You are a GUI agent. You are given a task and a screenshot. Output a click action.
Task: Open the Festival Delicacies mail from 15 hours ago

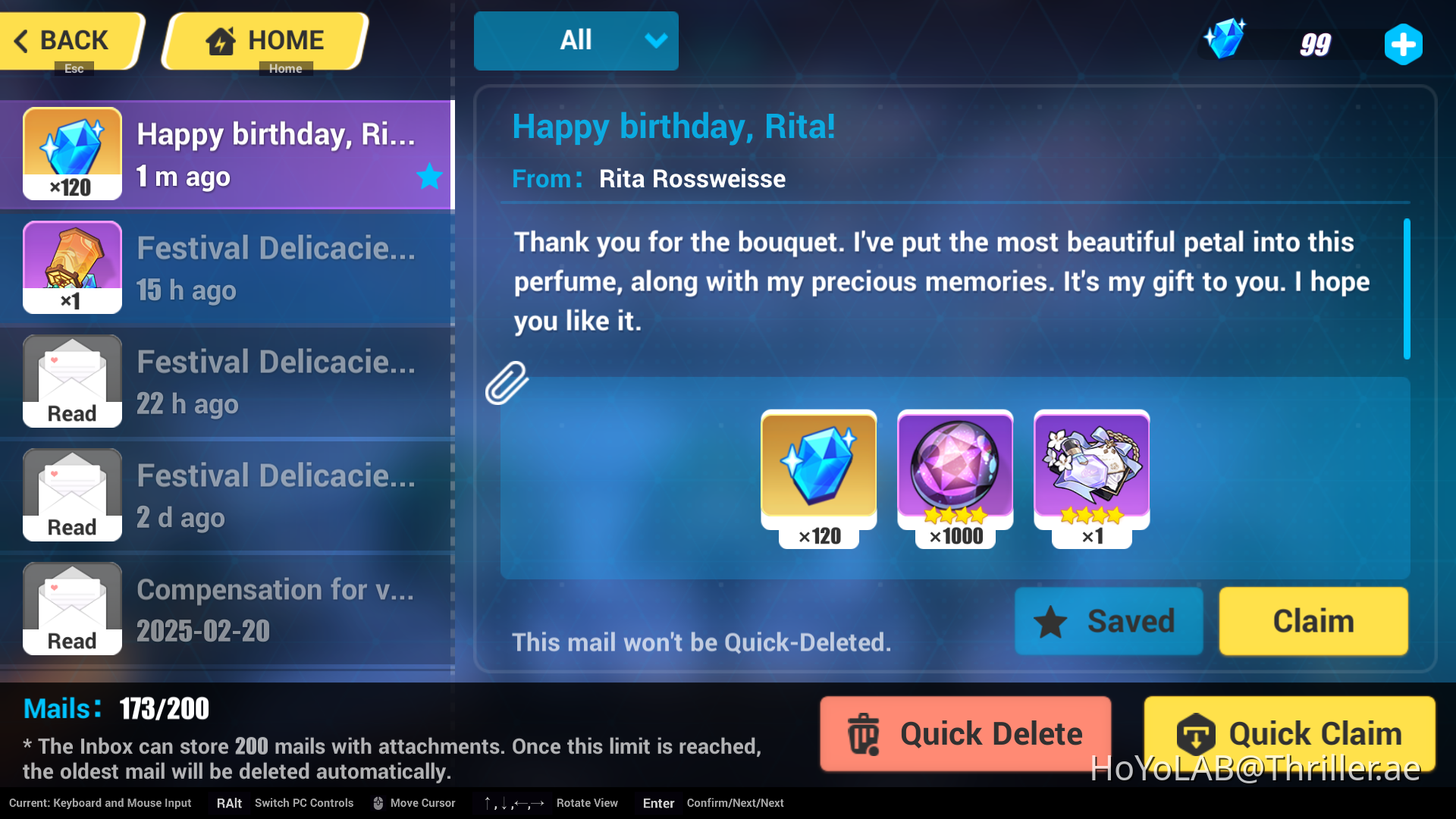(227, 267)
